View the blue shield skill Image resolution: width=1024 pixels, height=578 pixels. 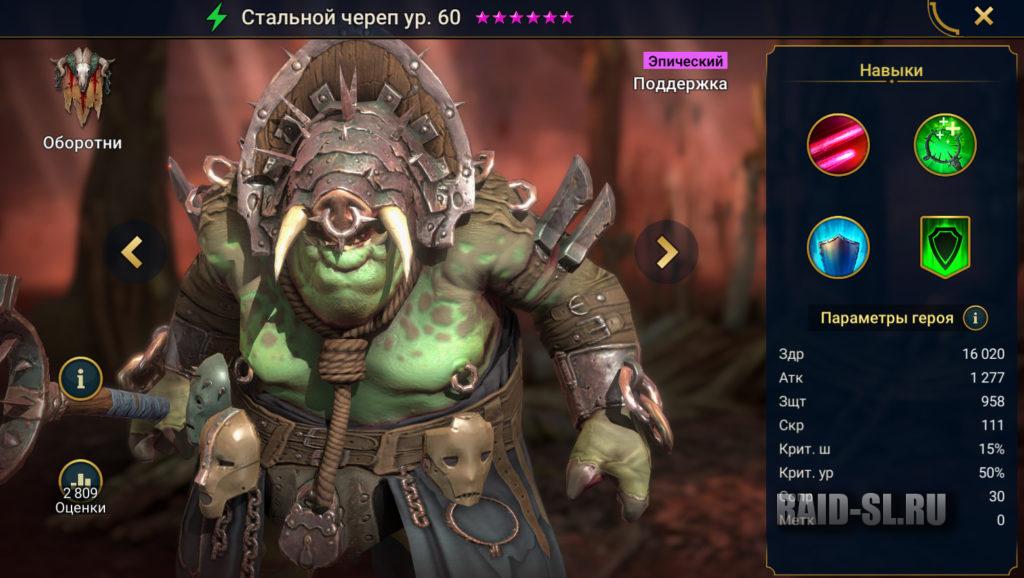click(x=838, y=247)
